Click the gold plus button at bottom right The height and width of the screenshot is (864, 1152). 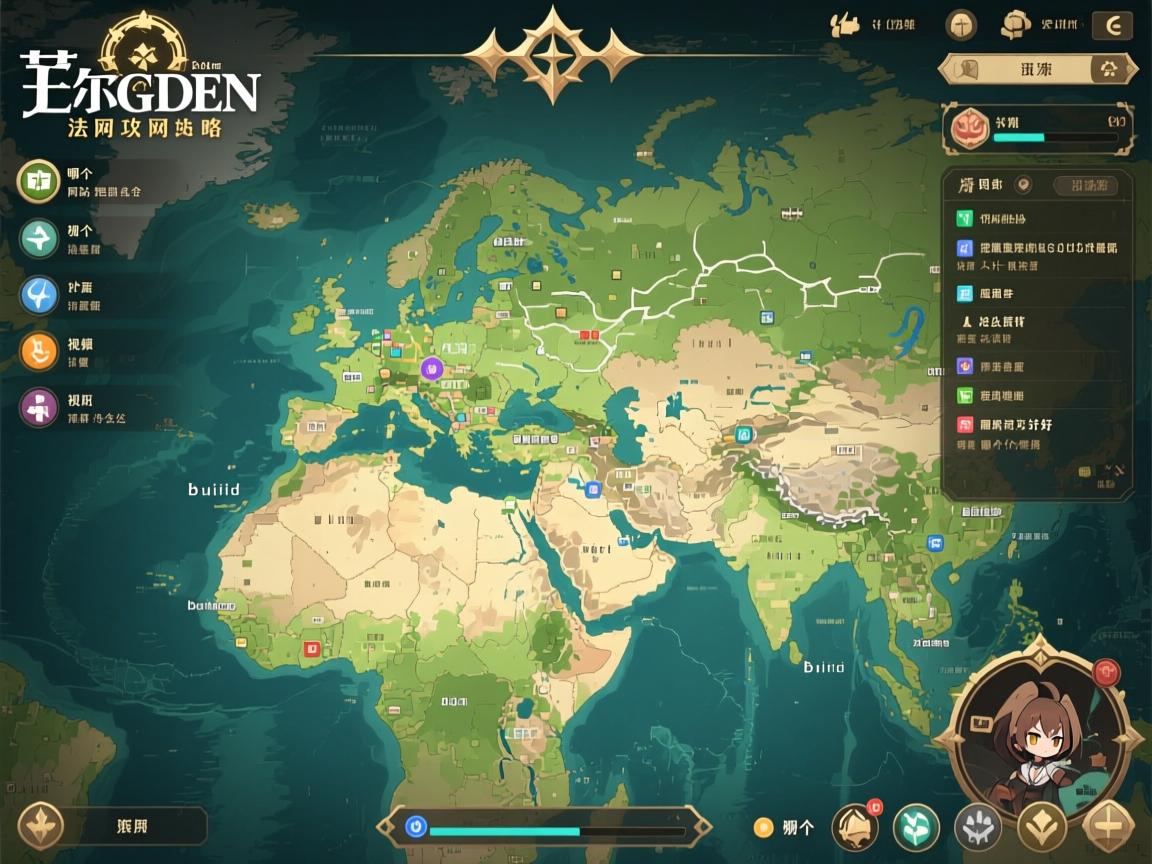pyautogui.click(x=1108, y=827)
